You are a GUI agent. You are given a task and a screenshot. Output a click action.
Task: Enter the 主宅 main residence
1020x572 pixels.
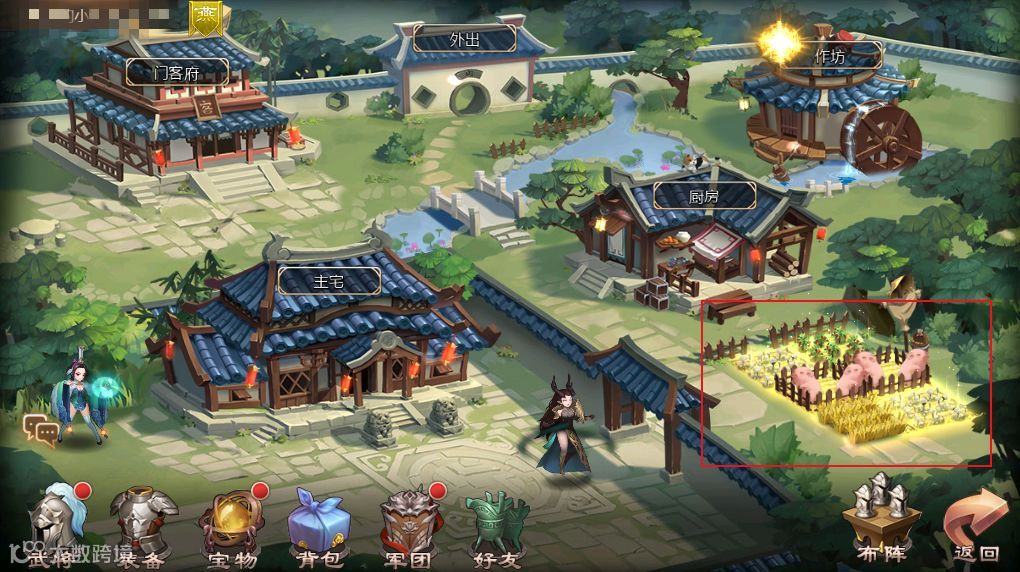(329, 280)
